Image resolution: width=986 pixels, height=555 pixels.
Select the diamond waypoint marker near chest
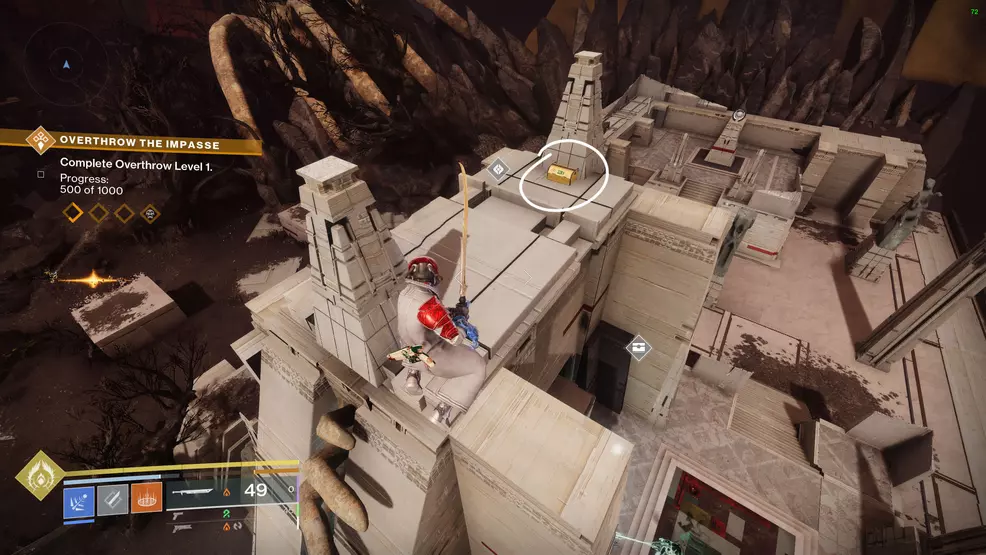497,169
